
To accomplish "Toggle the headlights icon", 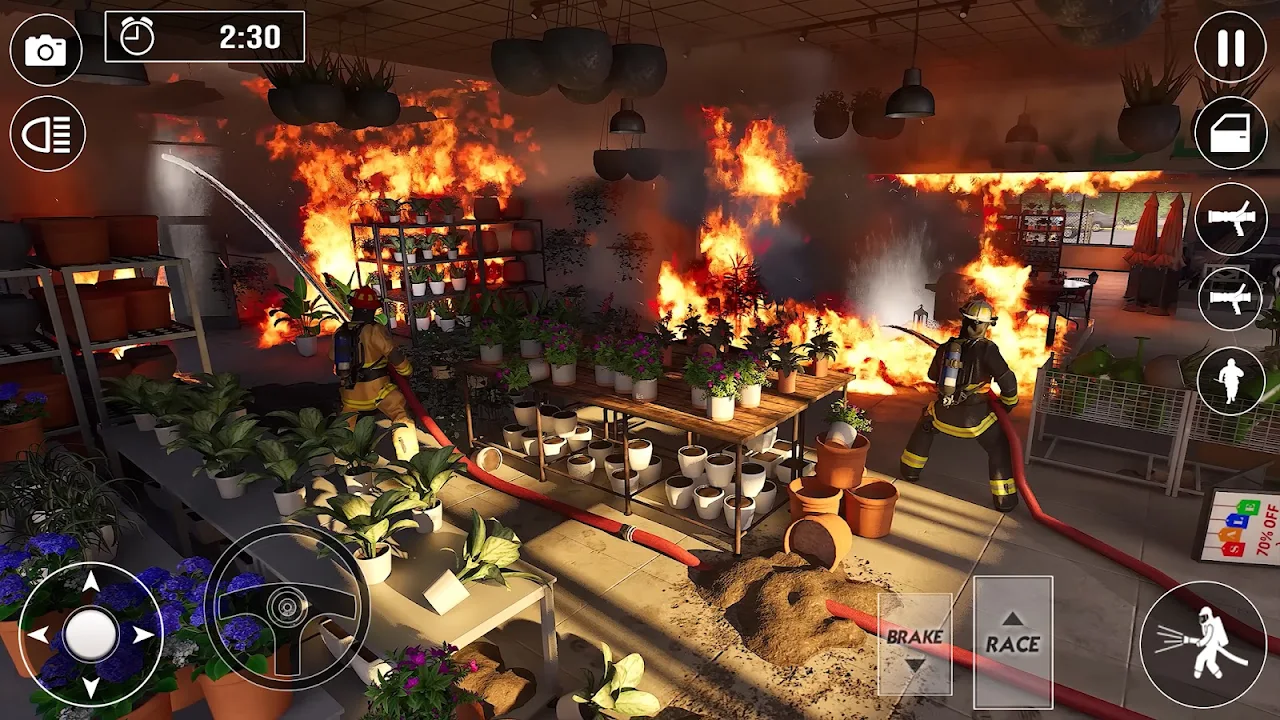I will (47, 133).
